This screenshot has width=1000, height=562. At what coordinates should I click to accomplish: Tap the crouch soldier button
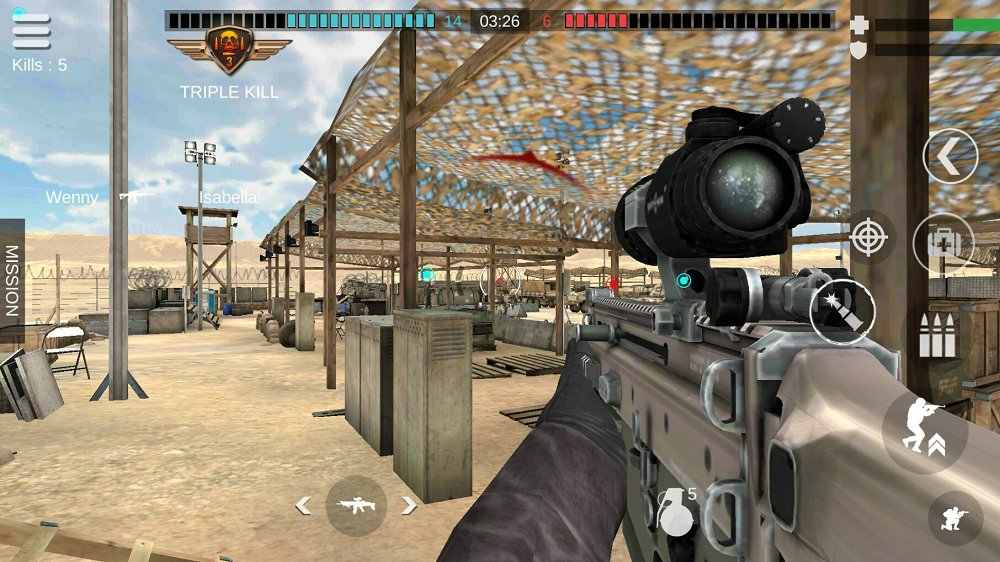955,518
